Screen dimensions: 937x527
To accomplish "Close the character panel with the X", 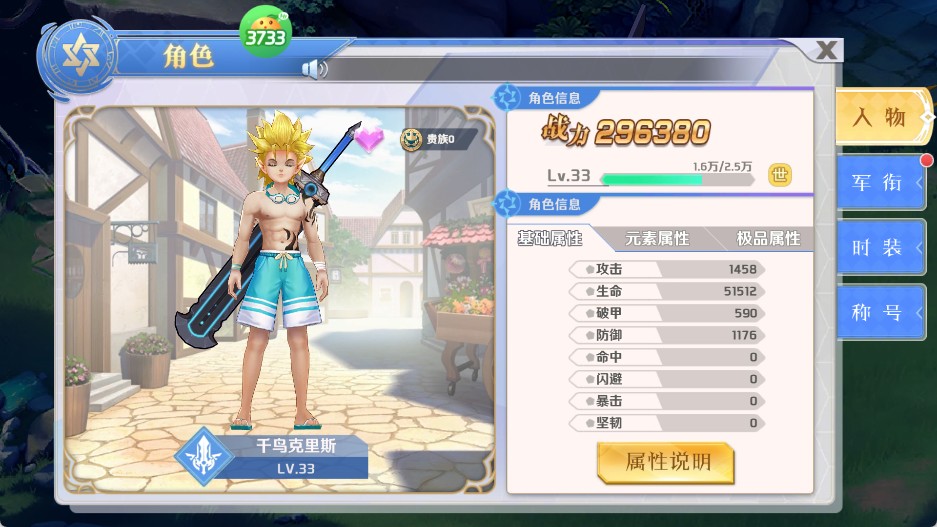I will point(826,51).
